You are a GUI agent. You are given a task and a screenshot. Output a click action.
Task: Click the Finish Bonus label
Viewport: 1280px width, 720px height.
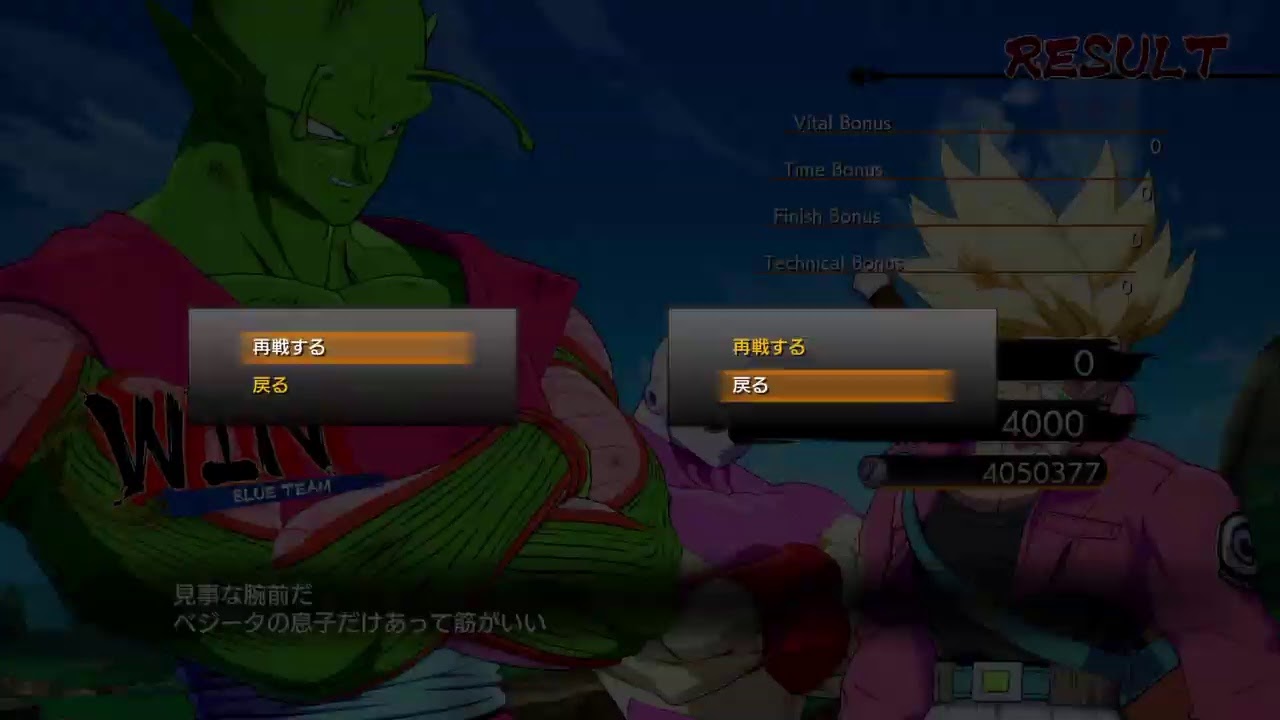pyautogui.click(x=826, y=216)
